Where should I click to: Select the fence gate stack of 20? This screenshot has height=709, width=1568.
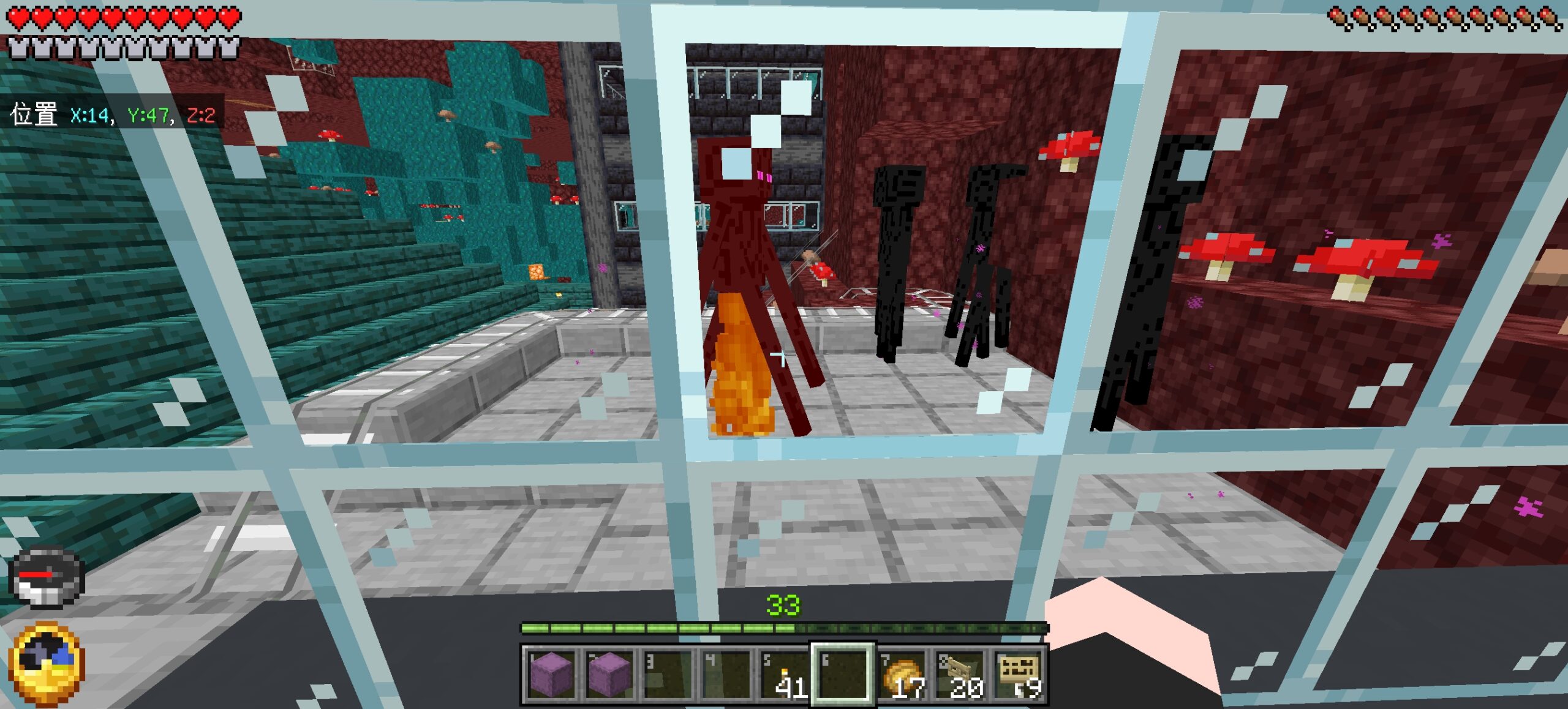(x=961, y=674)
